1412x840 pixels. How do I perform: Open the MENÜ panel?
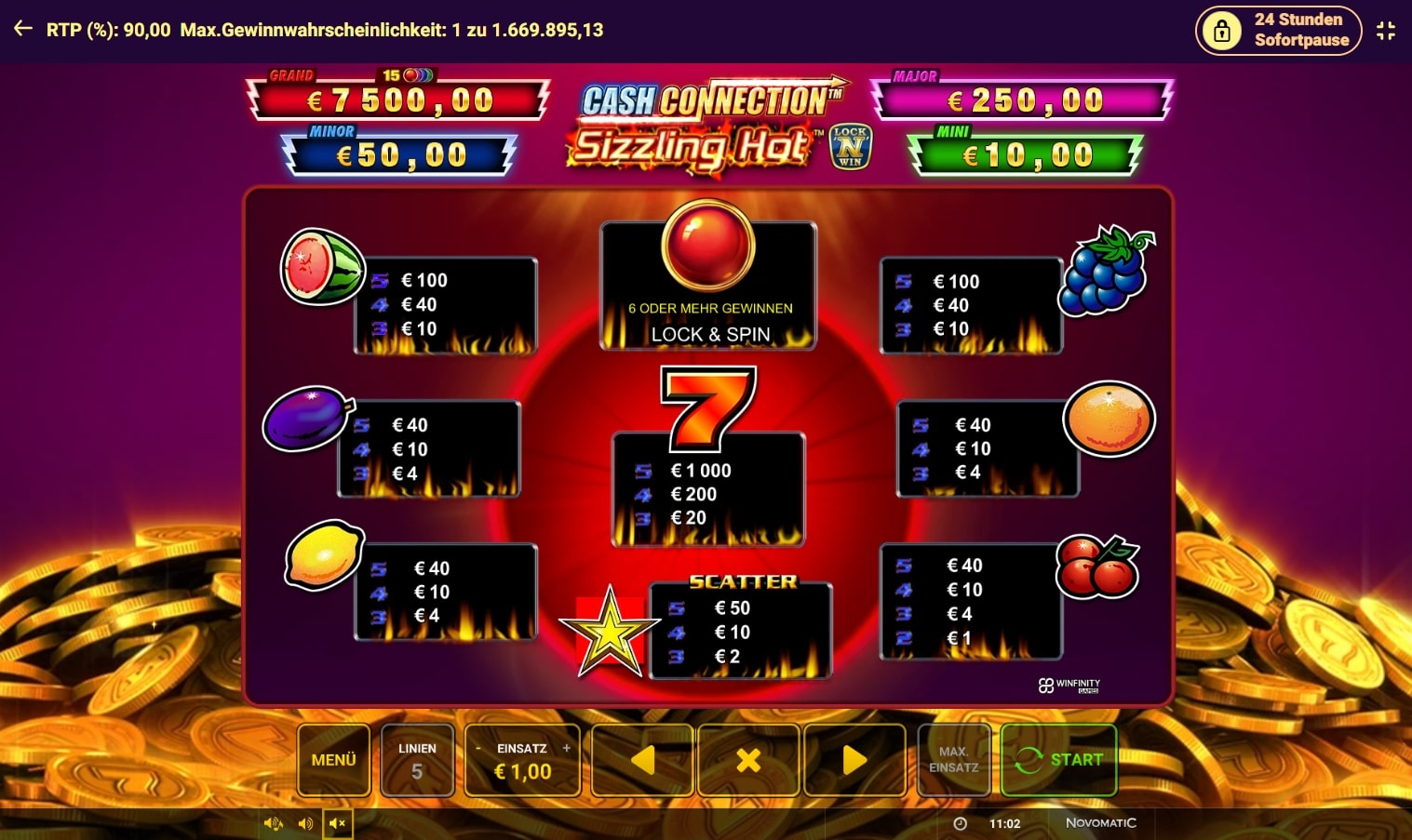[x=333, y=759]
